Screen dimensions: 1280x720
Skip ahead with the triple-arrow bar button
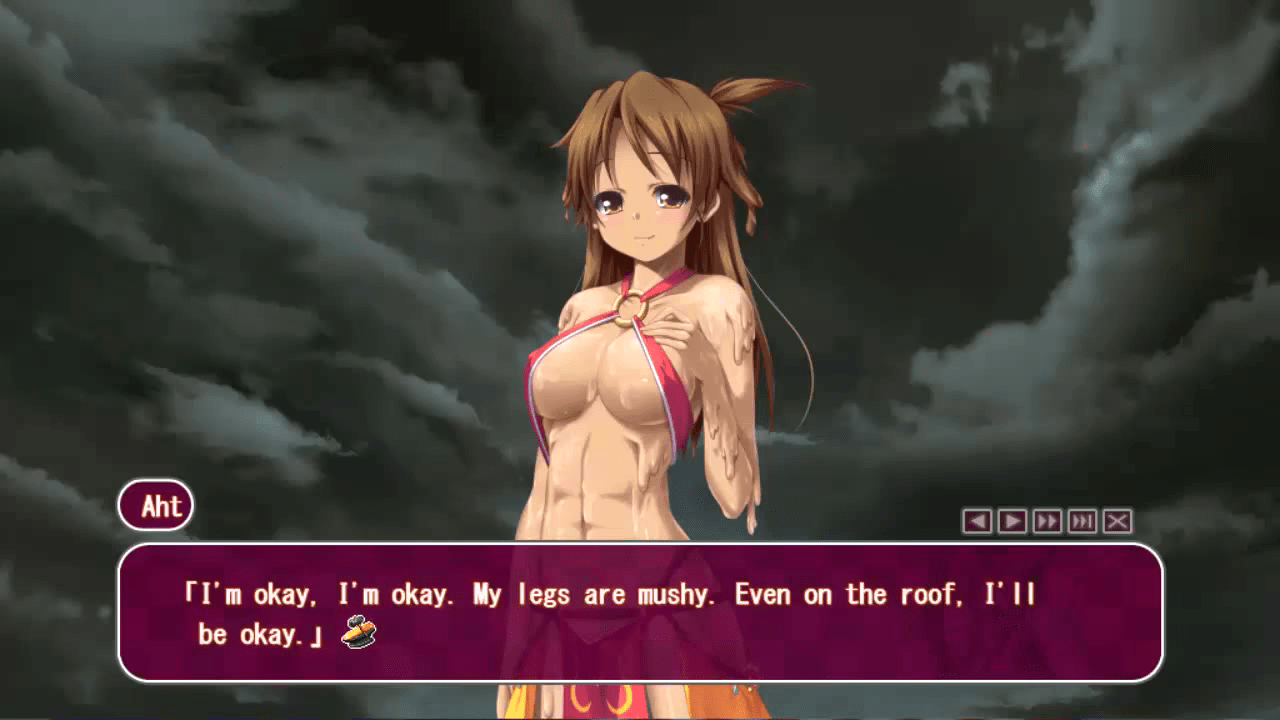(1082, 521)
